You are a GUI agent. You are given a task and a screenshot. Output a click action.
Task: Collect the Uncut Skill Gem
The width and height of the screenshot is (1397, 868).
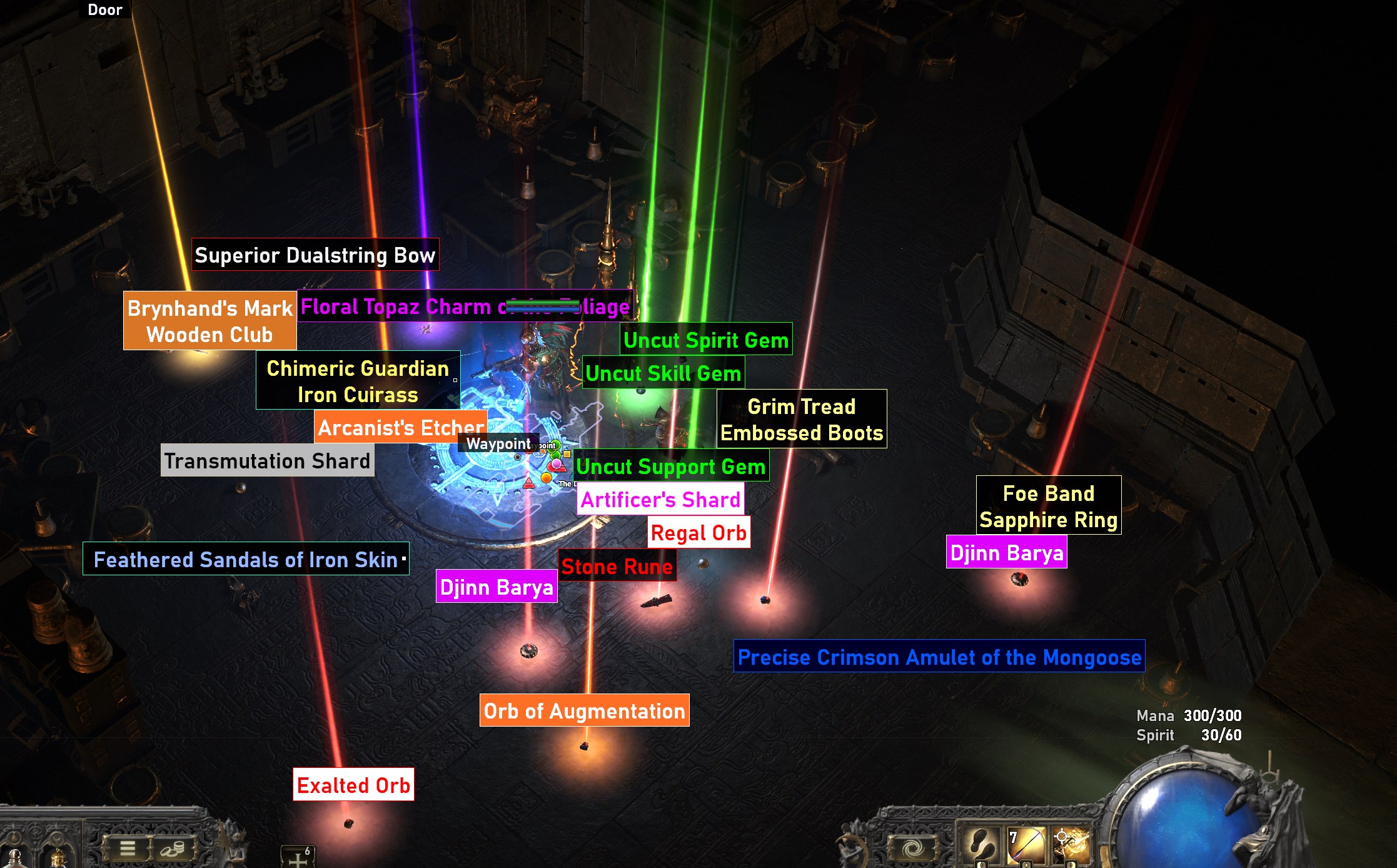664,373
